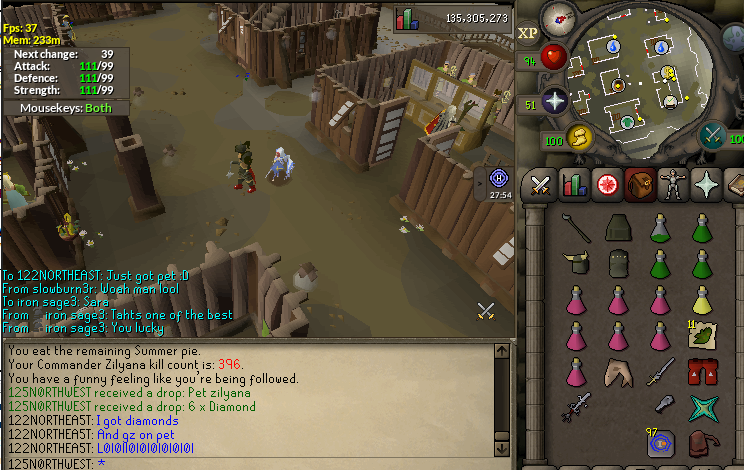The height and width of the screenshot is (470, 744).
Task: Open the Prayer tab
Action: tap(705, 185)
